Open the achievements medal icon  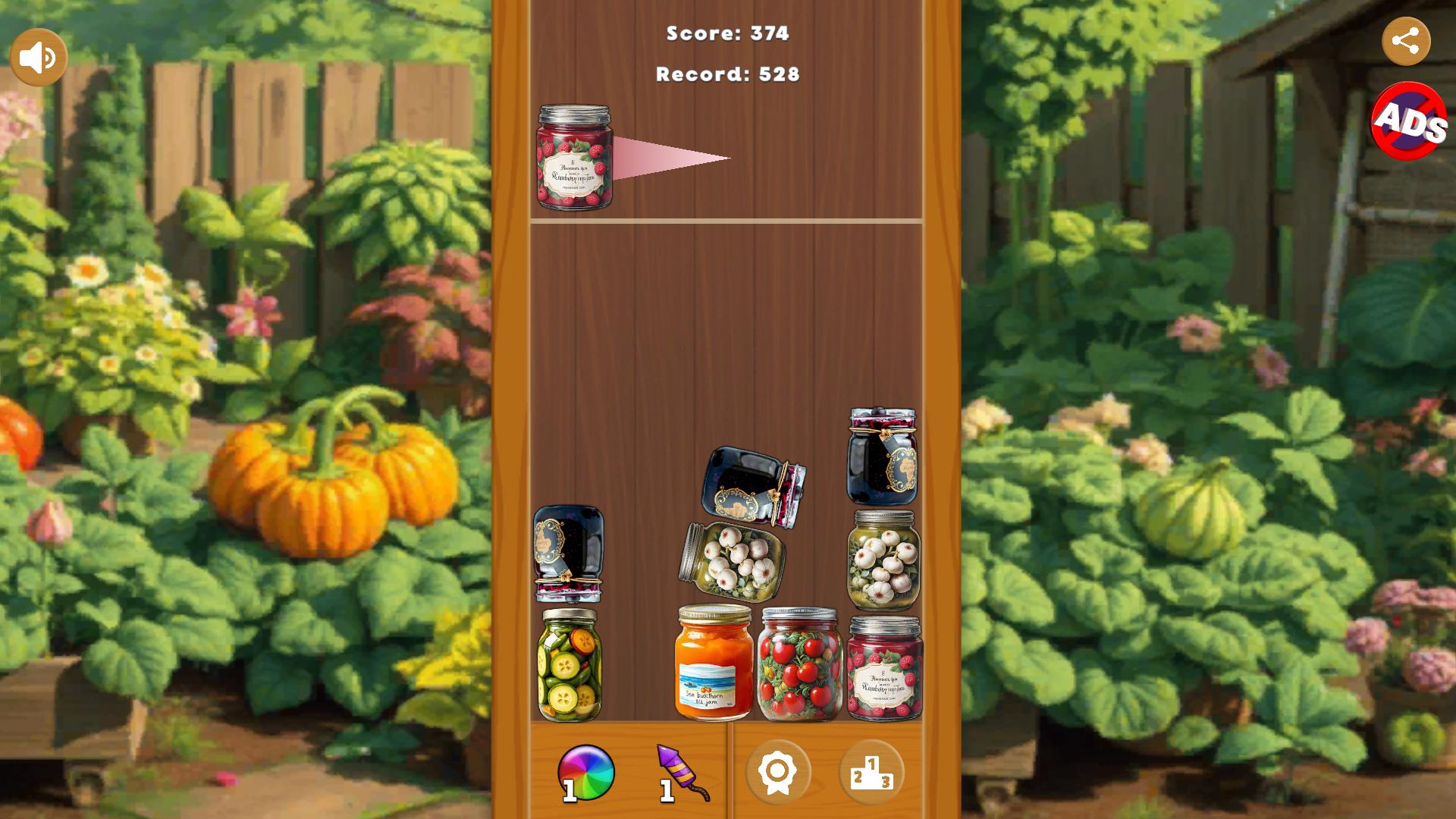(x=780, y=771)
